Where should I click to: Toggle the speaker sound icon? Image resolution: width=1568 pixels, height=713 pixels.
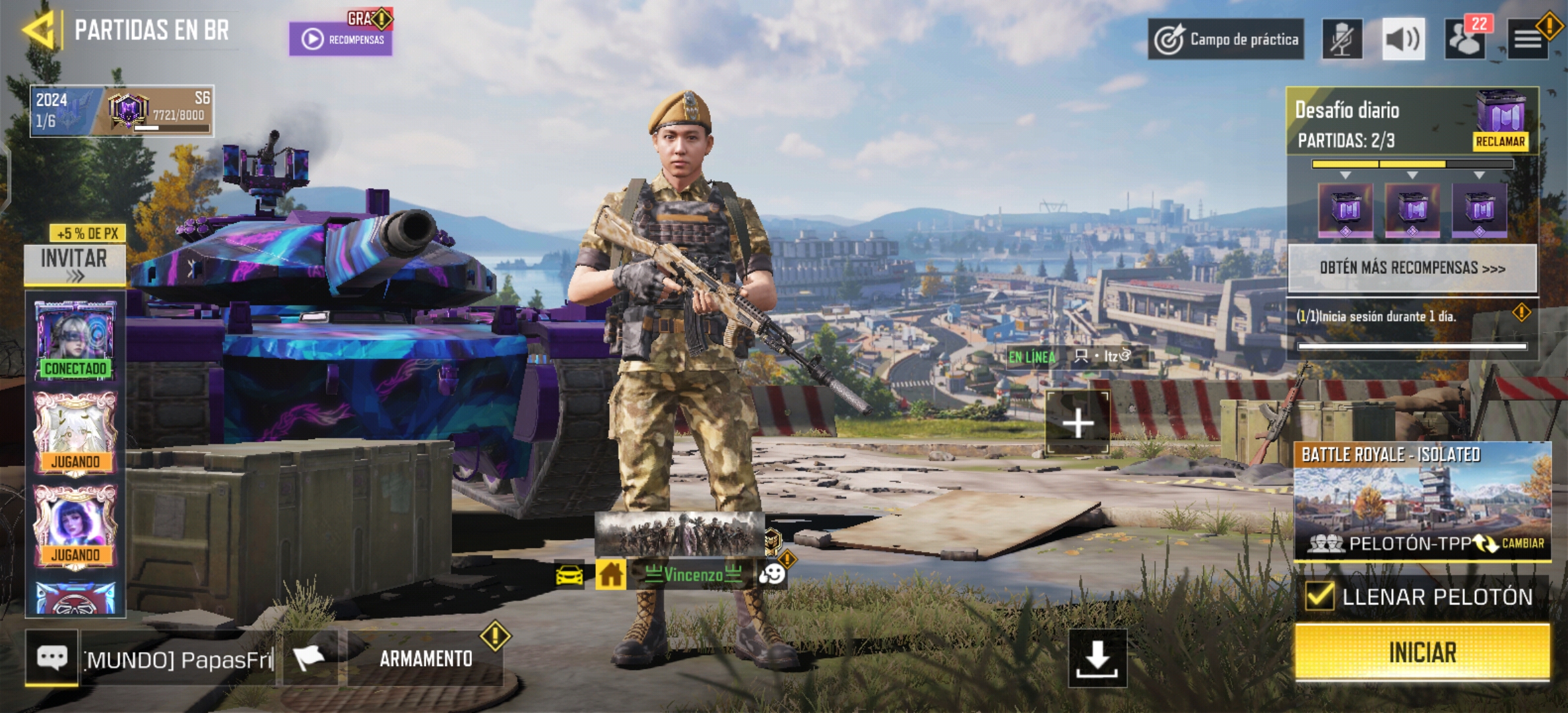pos(1403,40)
